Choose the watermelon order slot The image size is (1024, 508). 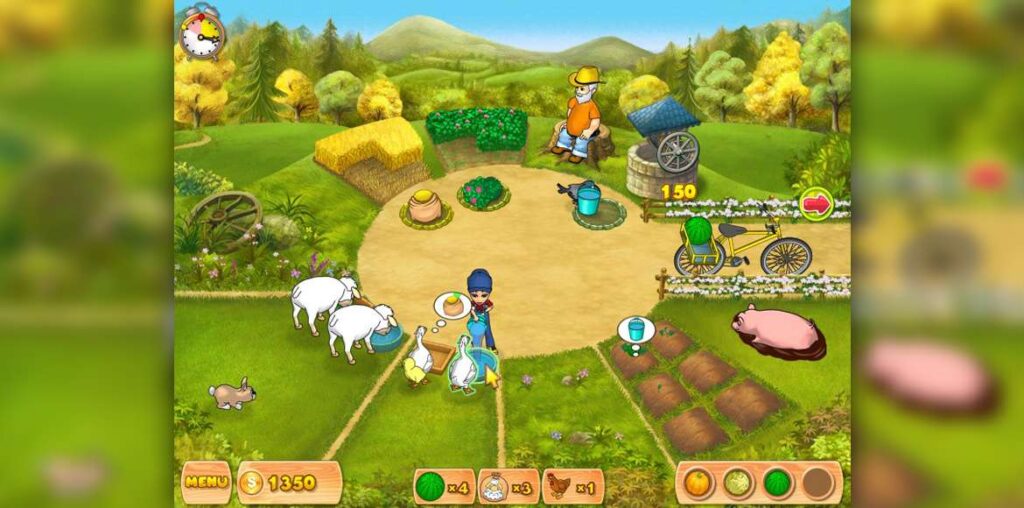[778, 483]
